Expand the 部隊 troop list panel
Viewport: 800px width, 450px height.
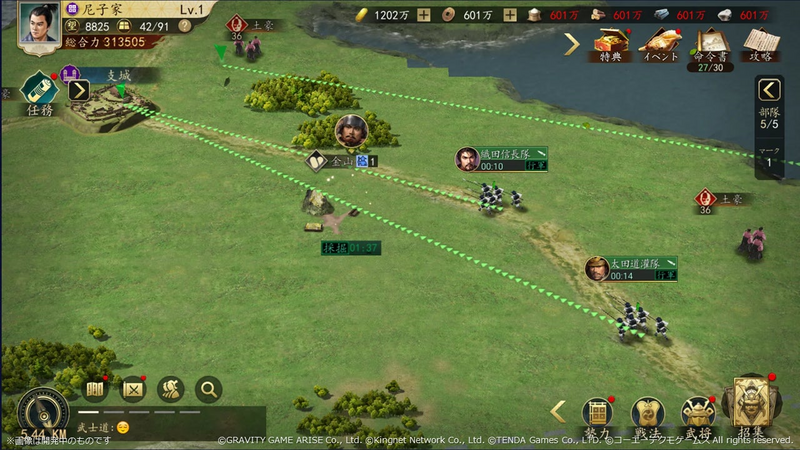pyautogui.click(x=769, y=91)
